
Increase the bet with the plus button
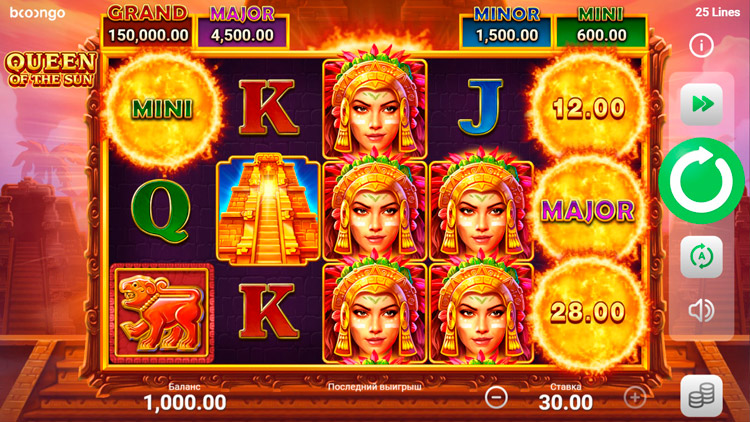point(635,397)
